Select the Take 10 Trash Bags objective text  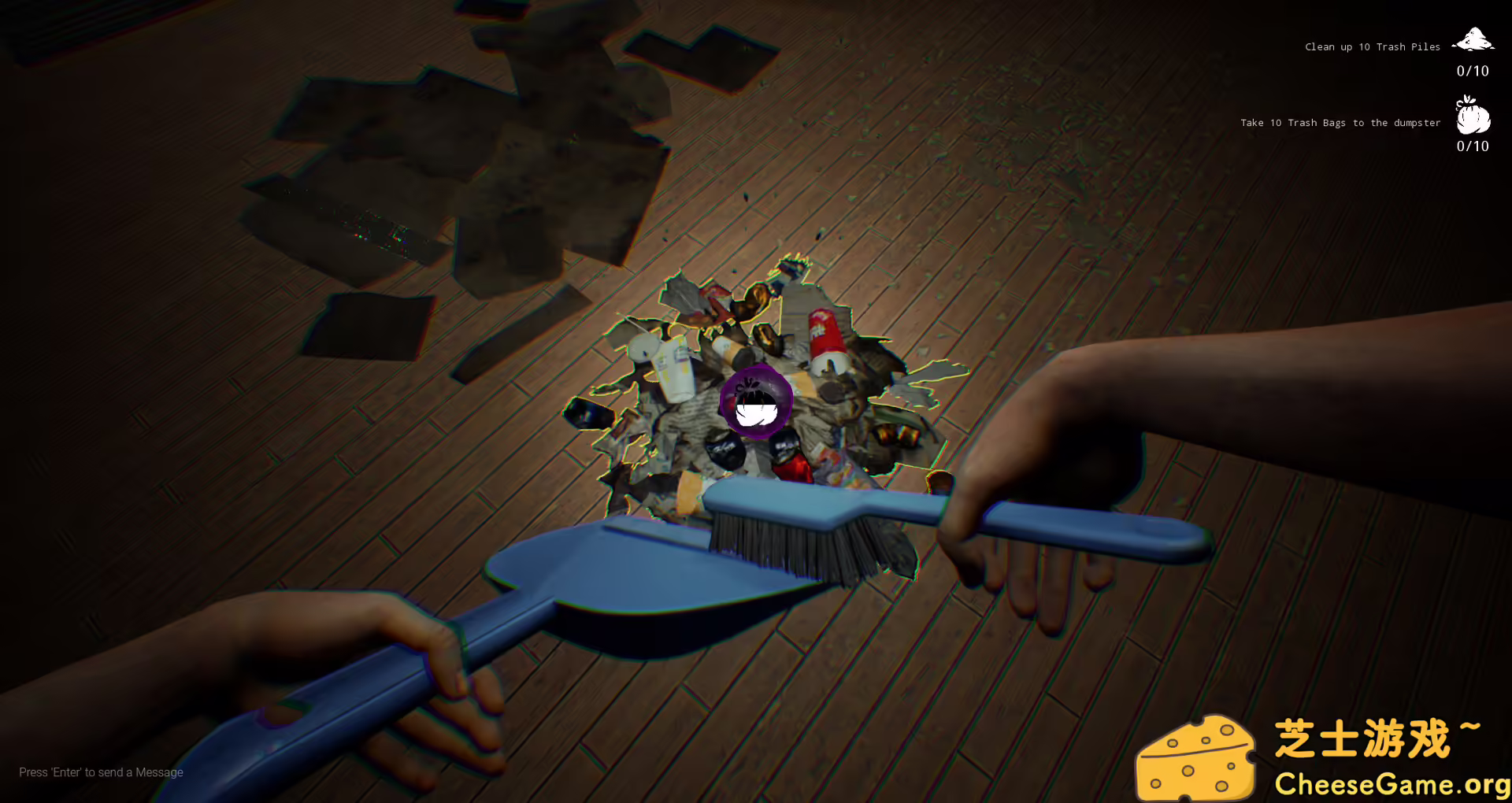coord(1340,122)
